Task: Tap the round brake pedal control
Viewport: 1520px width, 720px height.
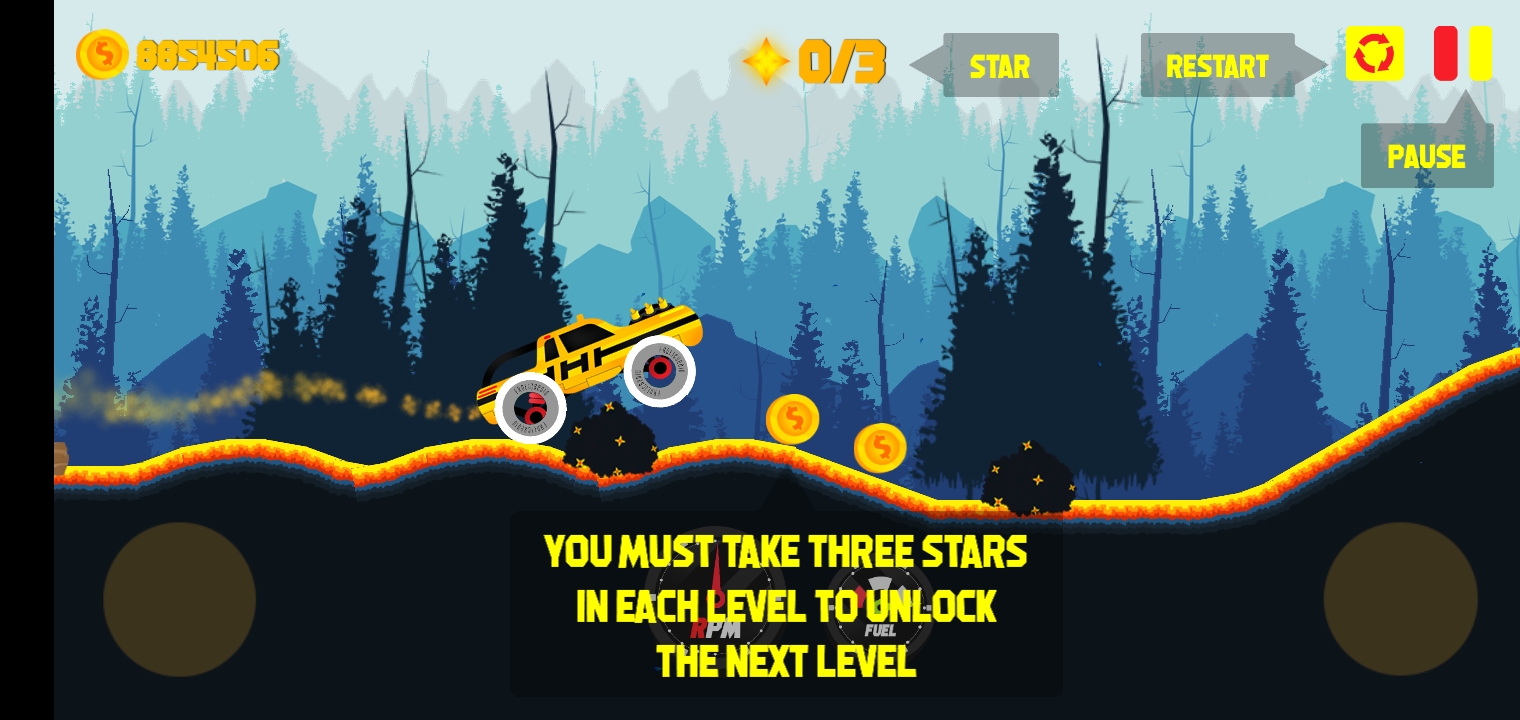Action: pos(180,599)
